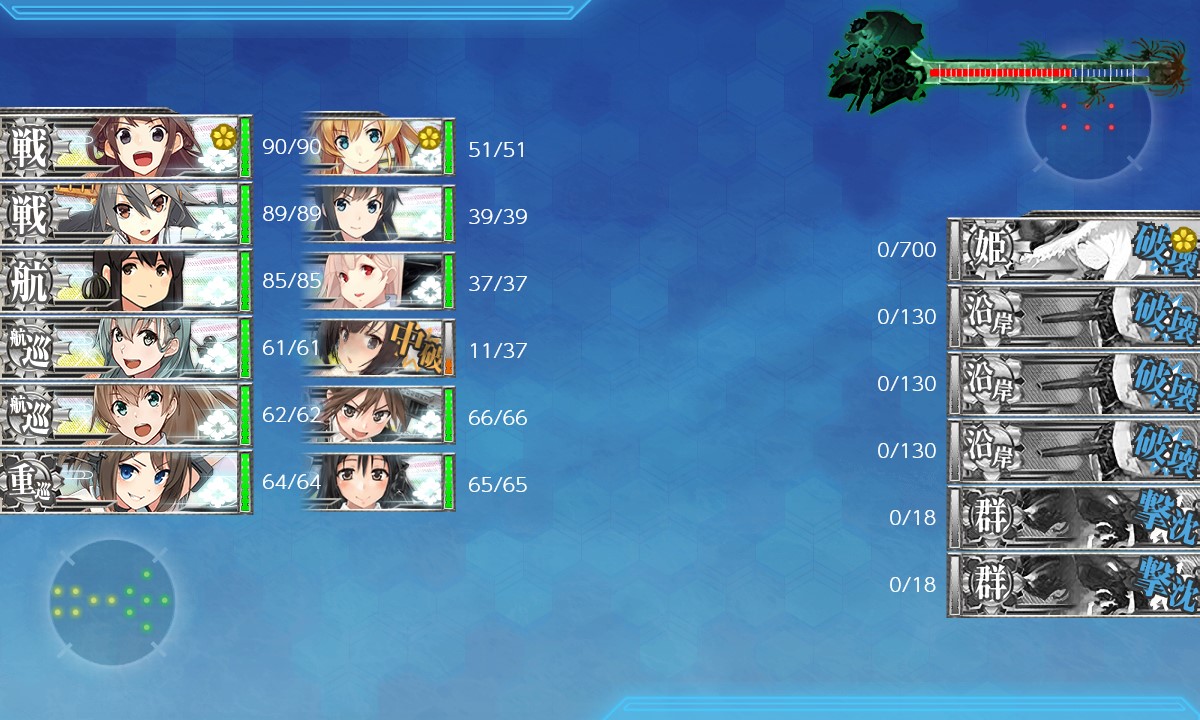Click the escort ship banner with 39/39 HP

click(x=378, y=214)
